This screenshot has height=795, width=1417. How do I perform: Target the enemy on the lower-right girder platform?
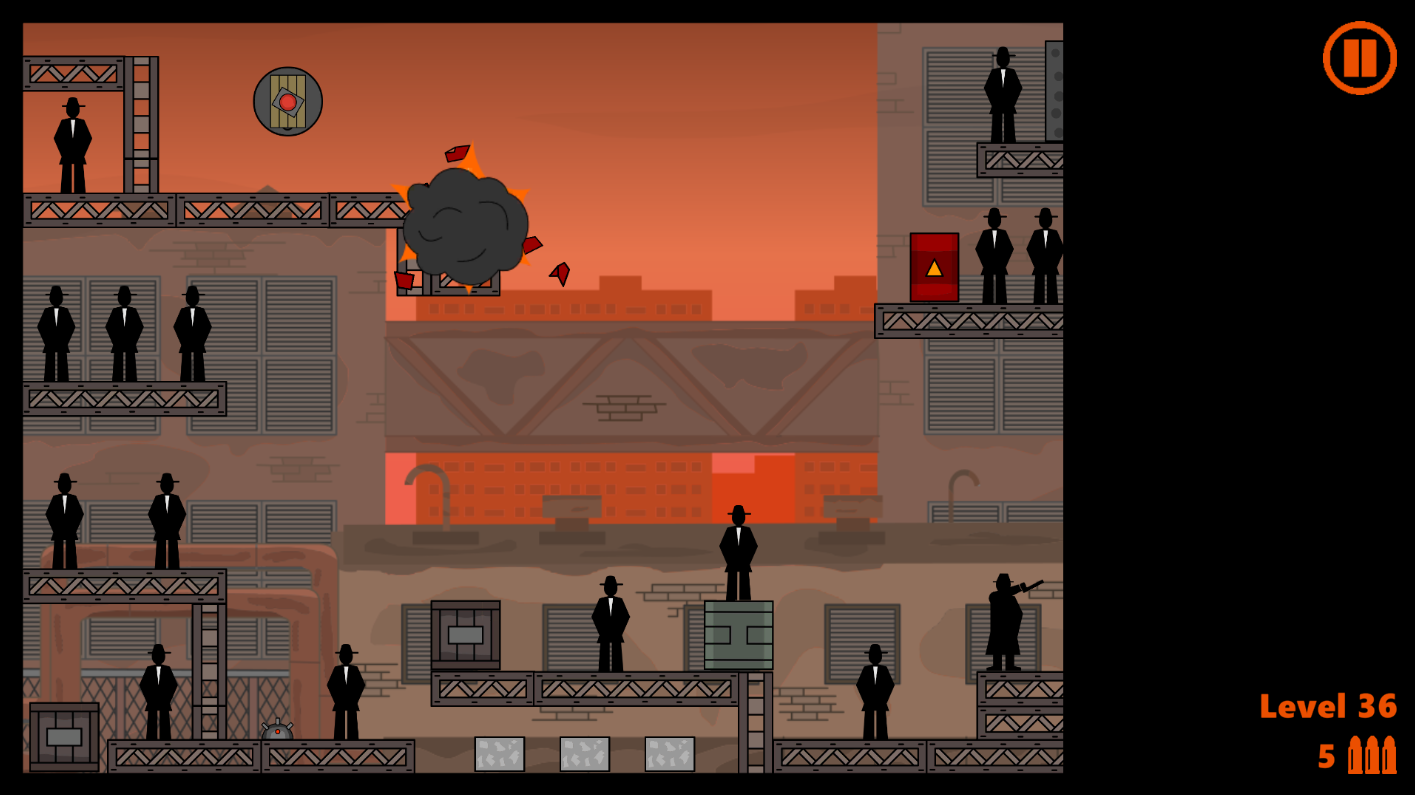tap(875, 685)
